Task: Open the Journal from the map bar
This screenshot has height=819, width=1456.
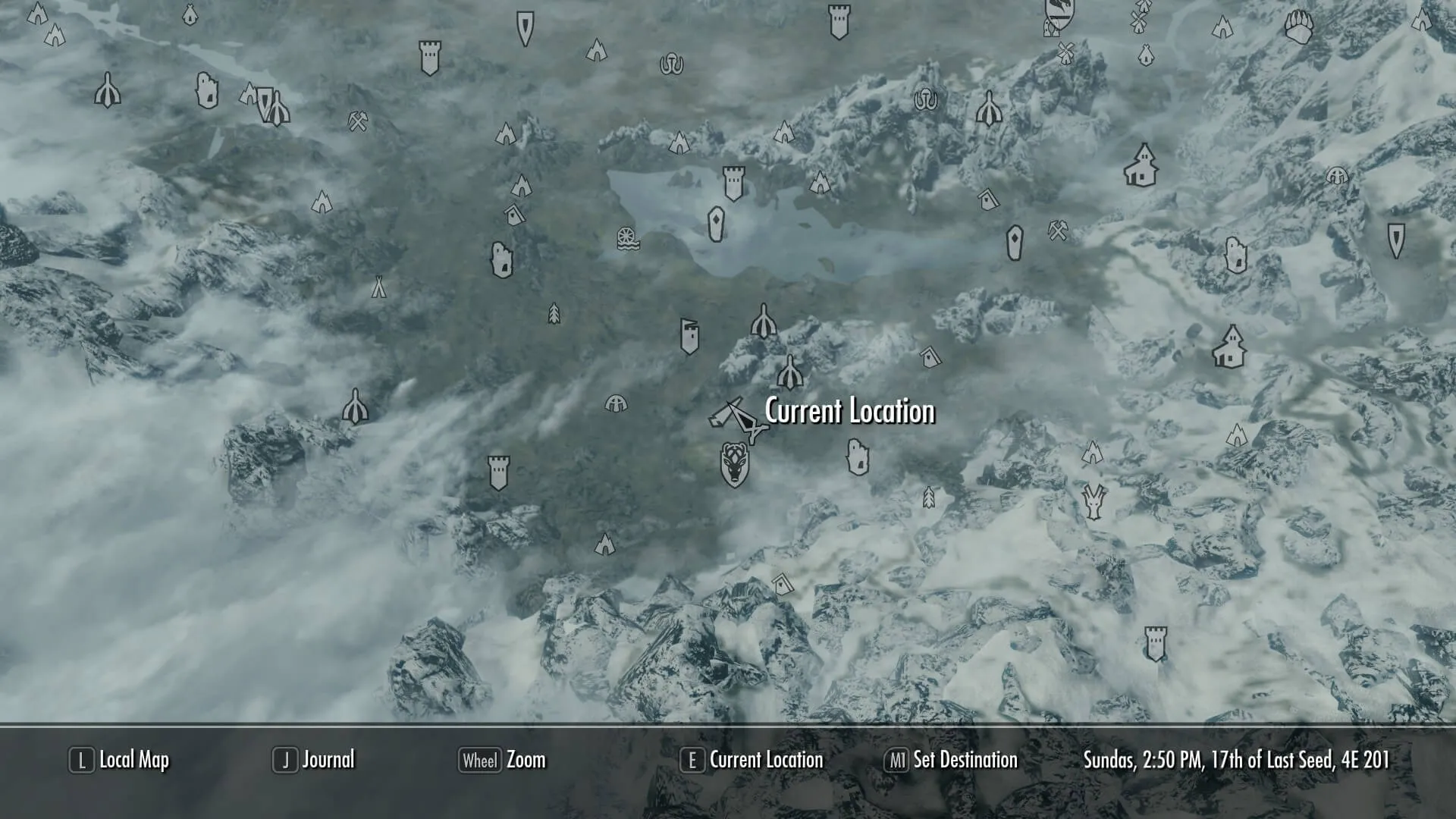Action: pos(314,760)
